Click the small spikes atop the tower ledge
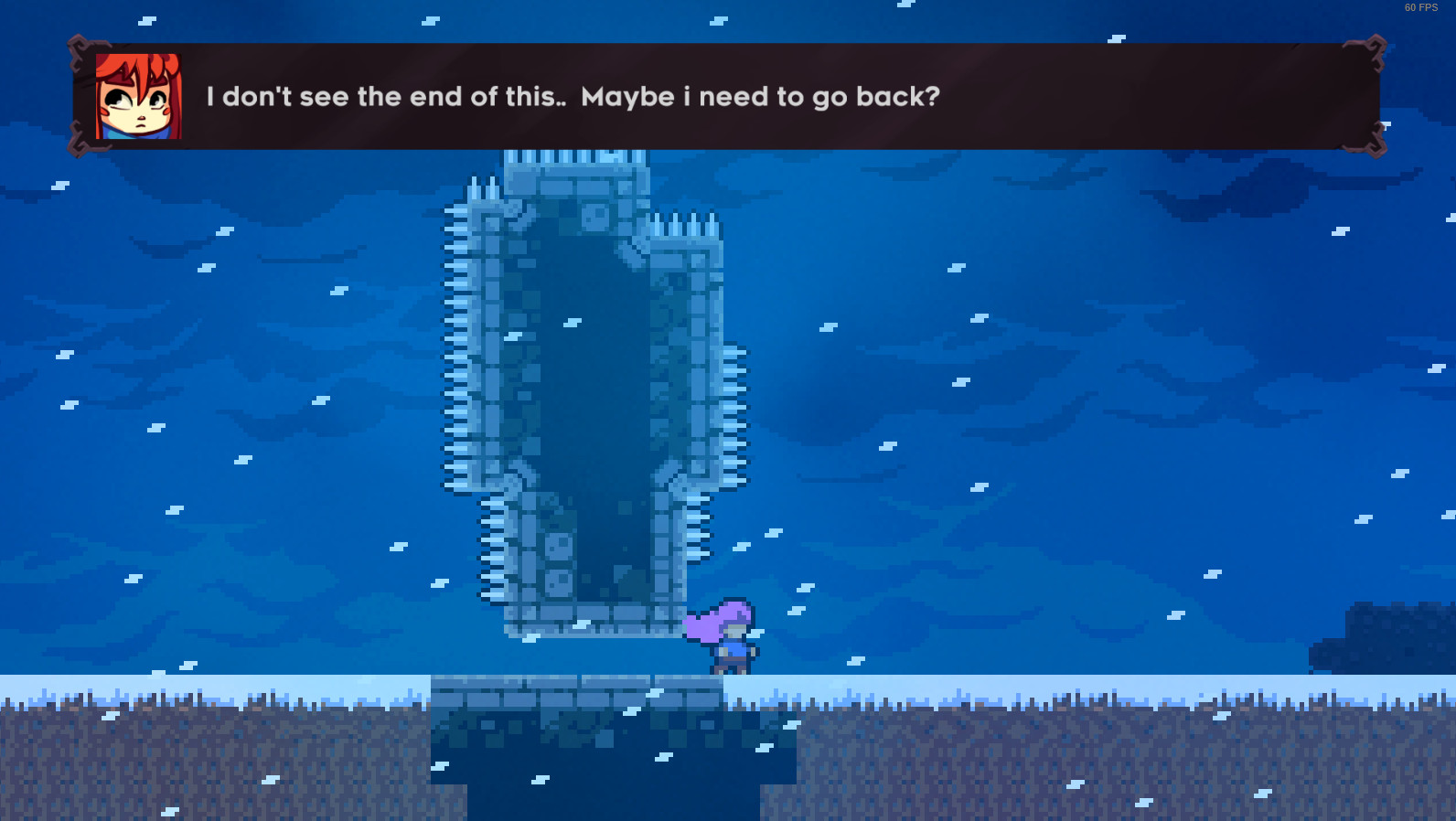 tap(681, 224)
